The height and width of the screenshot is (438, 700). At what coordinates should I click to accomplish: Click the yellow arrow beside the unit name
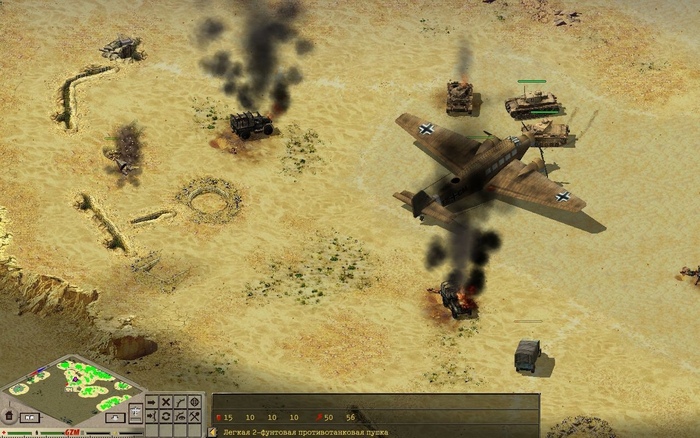click(212, 431)
